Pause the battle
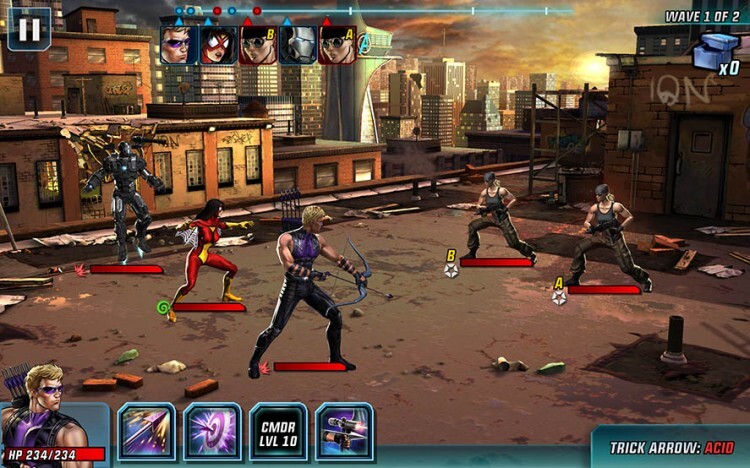The height and width of the screenshot is (468, 750). tap(29, 29)
